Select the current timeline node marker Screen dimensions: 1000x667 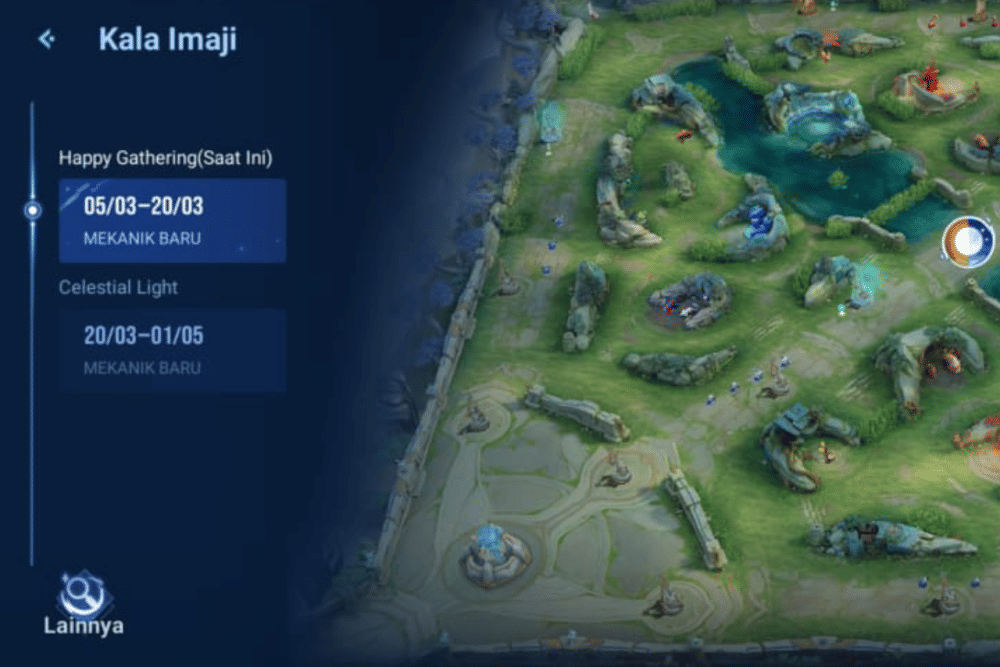click(33, 210)
